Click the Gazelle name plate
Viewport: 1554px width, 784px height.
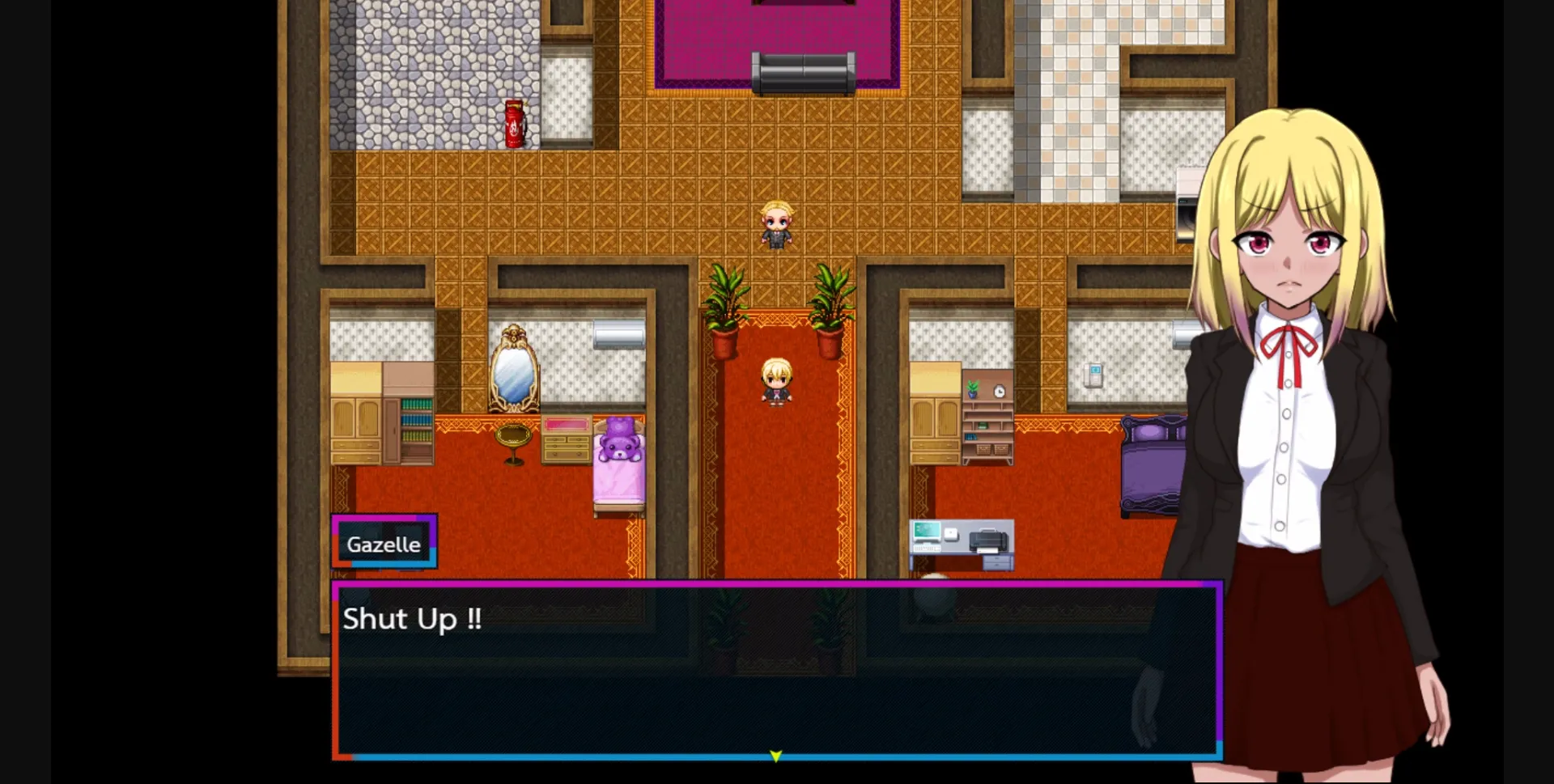point(384,544)
